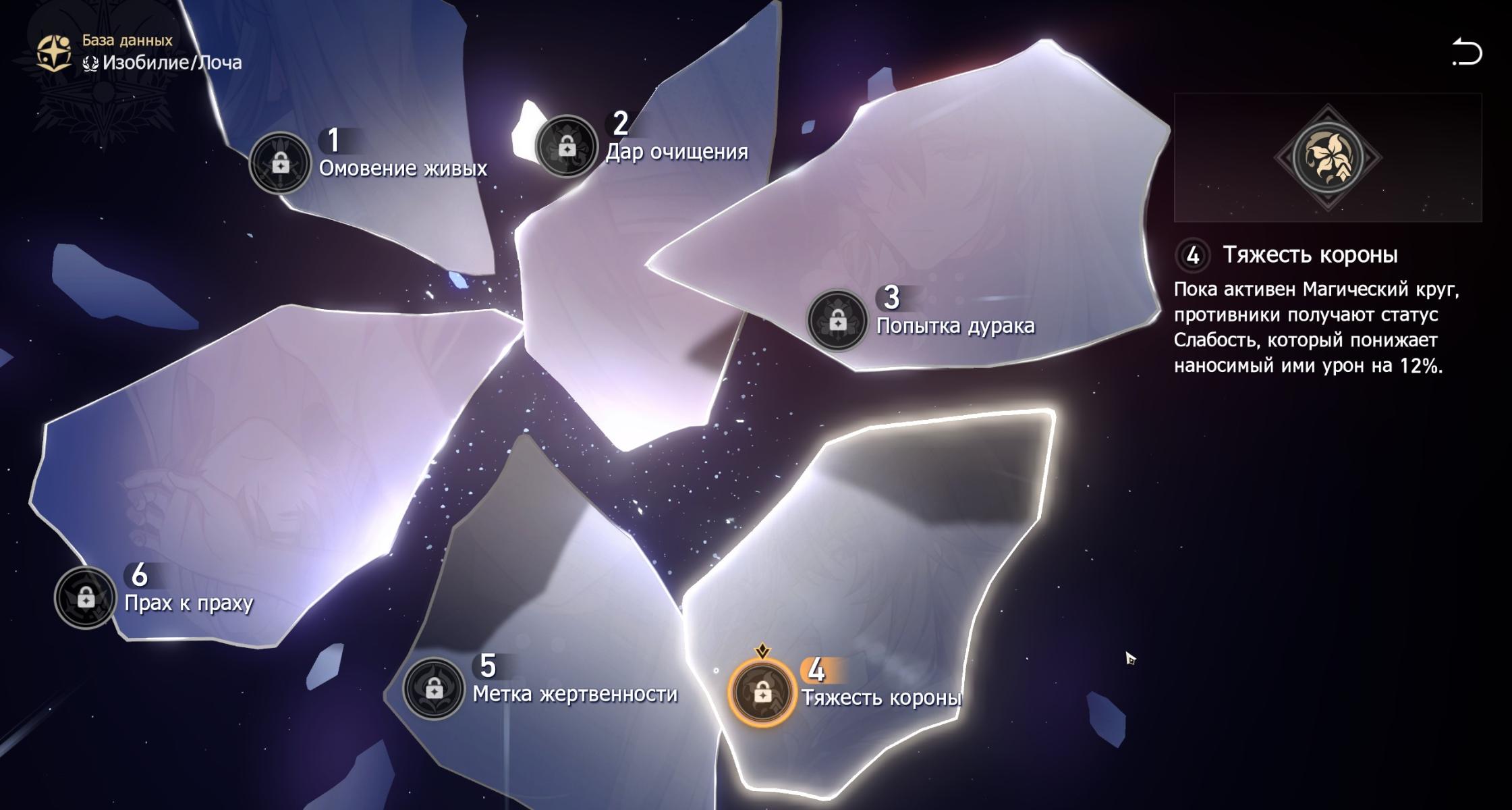Viewport: 1512px width, 810px height.
Task: Select eidolon 2 Дар очищения
Action: coord(567,146)
